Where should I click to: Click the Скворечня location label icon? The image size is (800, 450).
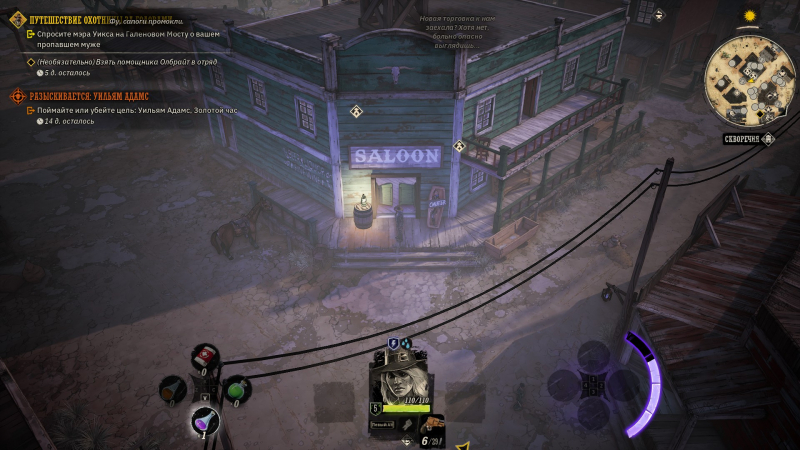745,139
